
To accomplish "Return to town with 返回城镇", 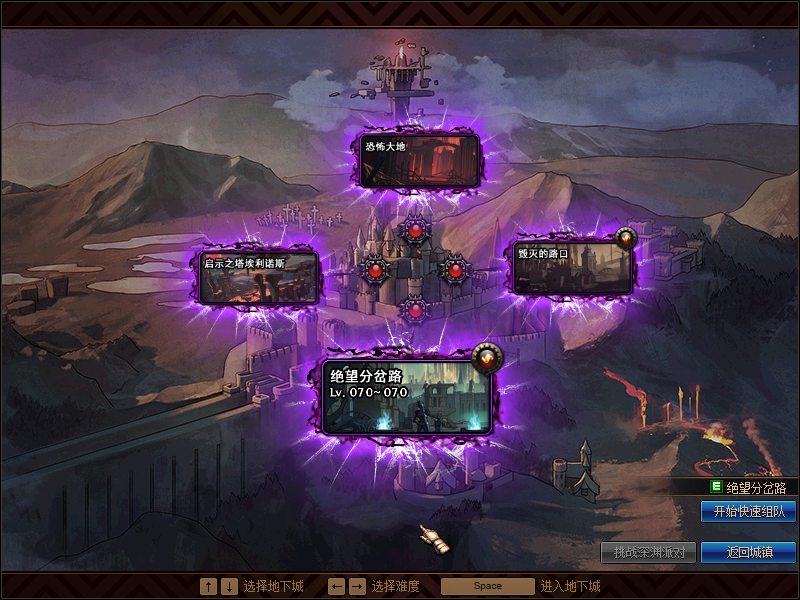I will pyautogui.click(x=748, y=552).
